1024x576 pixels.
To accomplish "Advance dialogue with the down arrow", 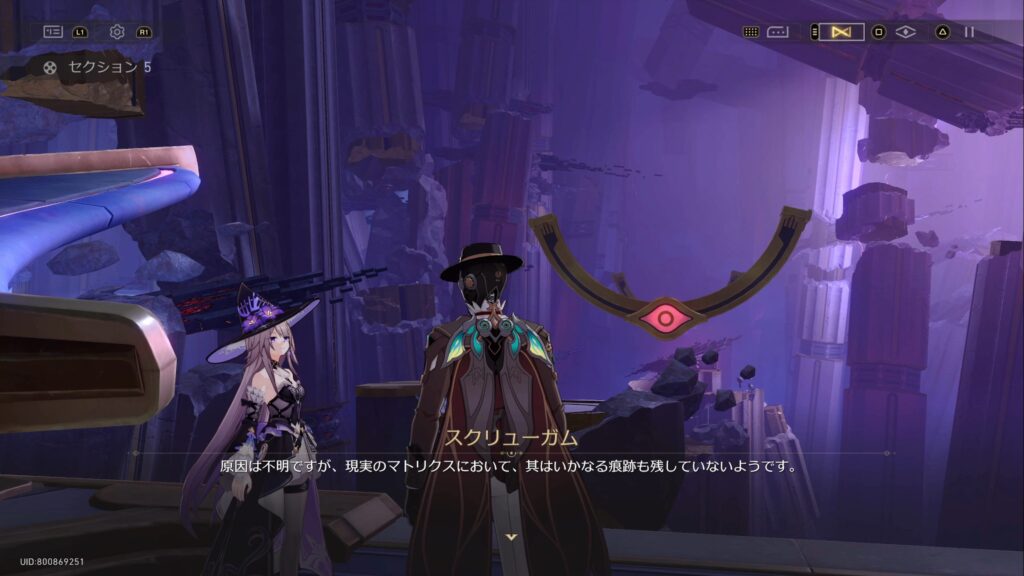I will 512,537.
